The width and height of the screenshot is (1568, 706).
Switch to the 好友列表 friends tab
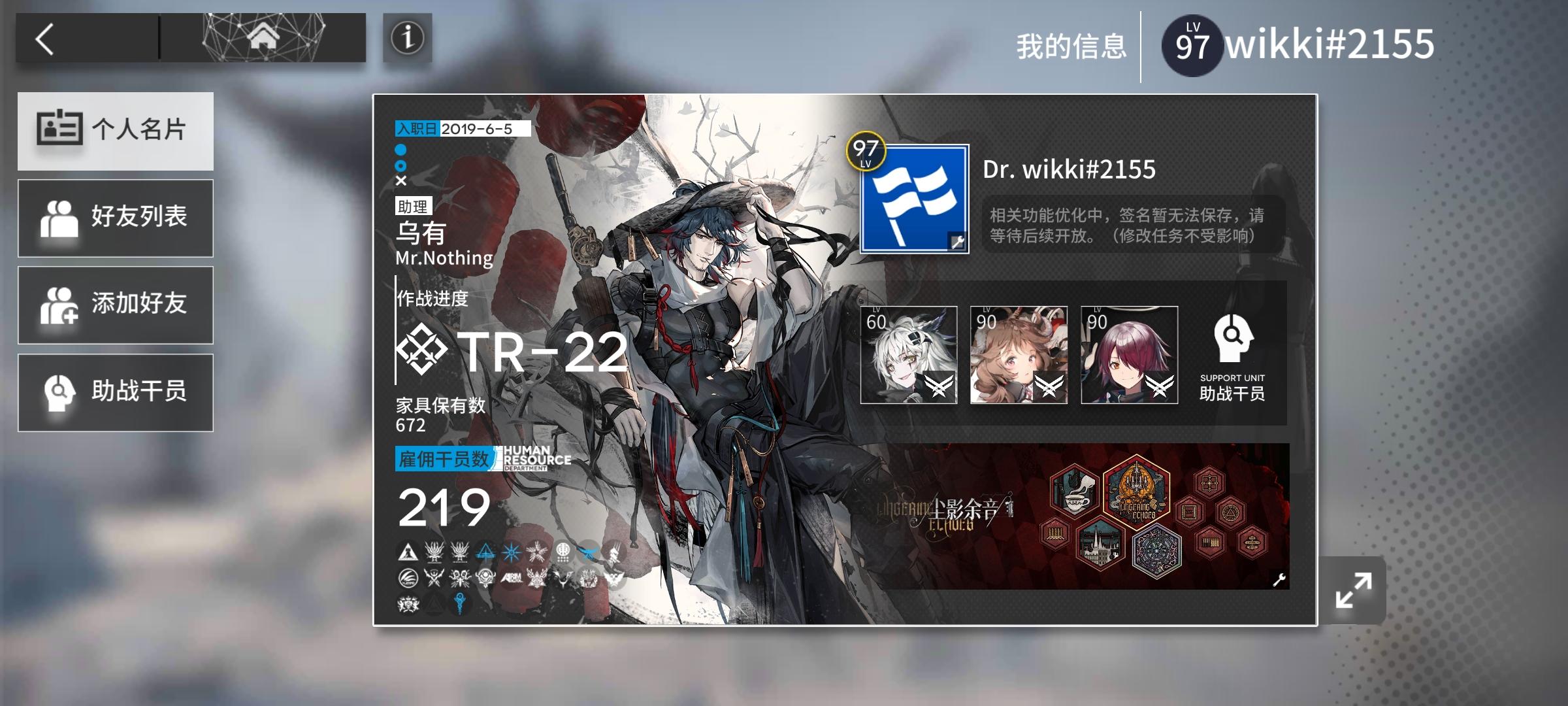(x=116, y=218)
